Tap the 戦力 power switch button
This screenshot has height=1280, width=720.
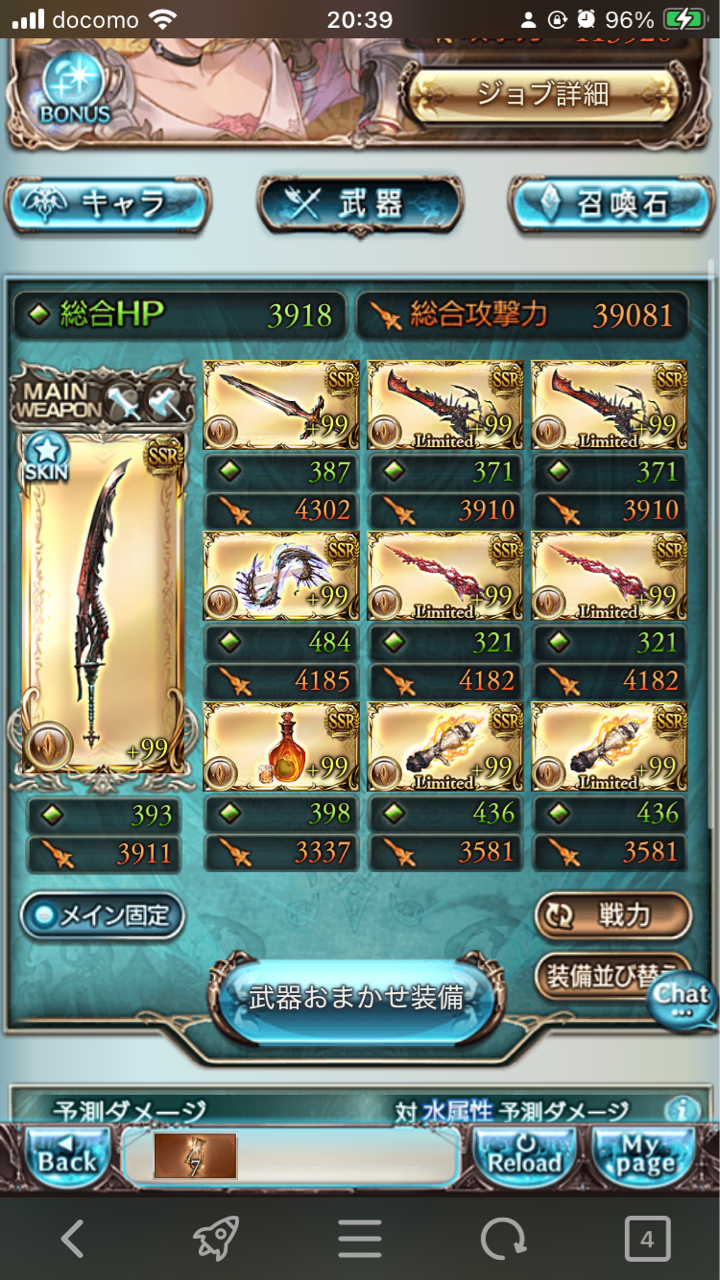[613, 915]
